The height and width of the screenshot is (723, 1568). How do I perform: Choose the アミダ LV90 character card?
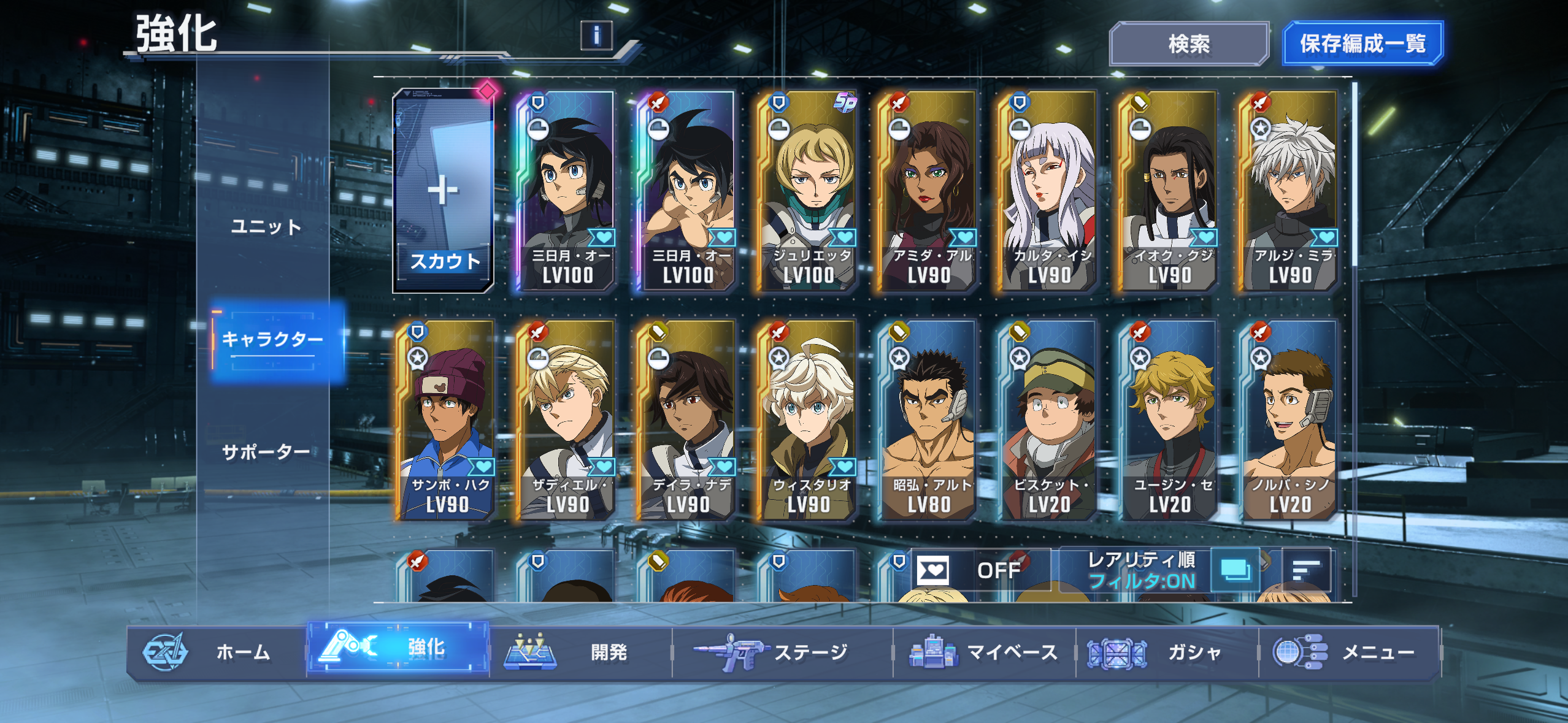coord(928,191)
